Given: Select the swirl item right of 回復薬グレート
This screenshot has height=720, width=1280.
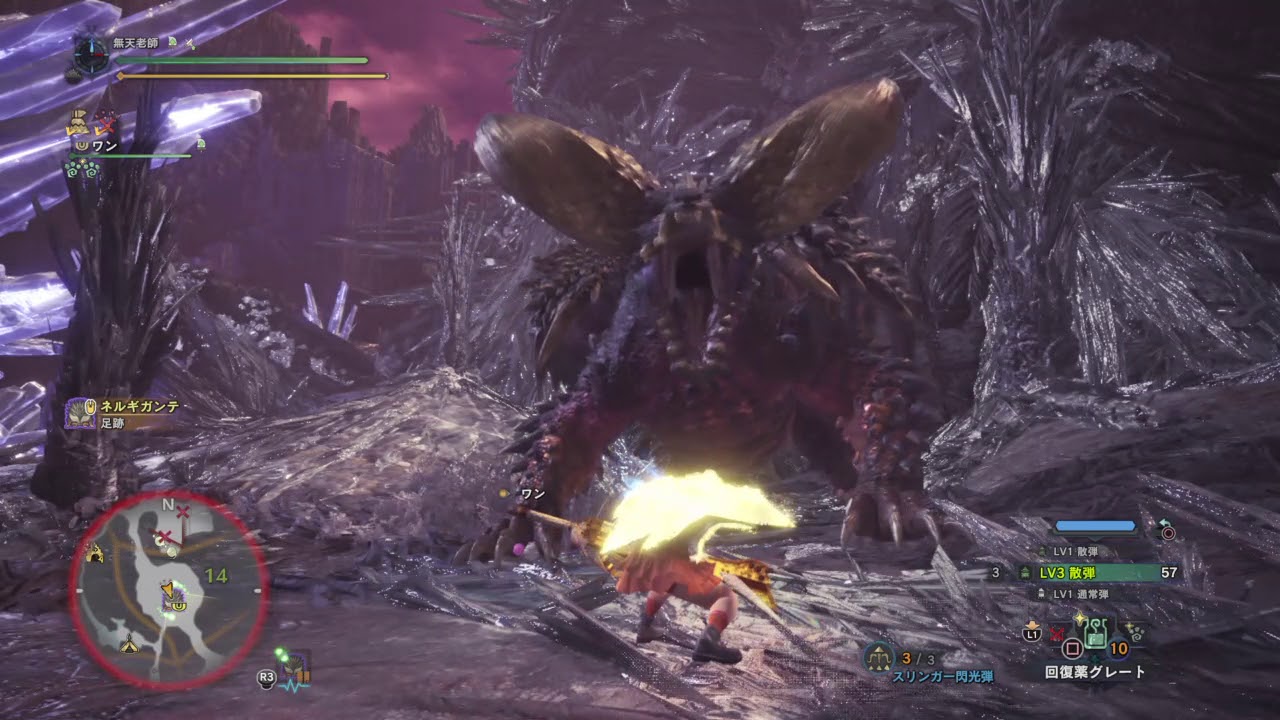Looking at the screenshot, I should click(x=1136, y=632).
